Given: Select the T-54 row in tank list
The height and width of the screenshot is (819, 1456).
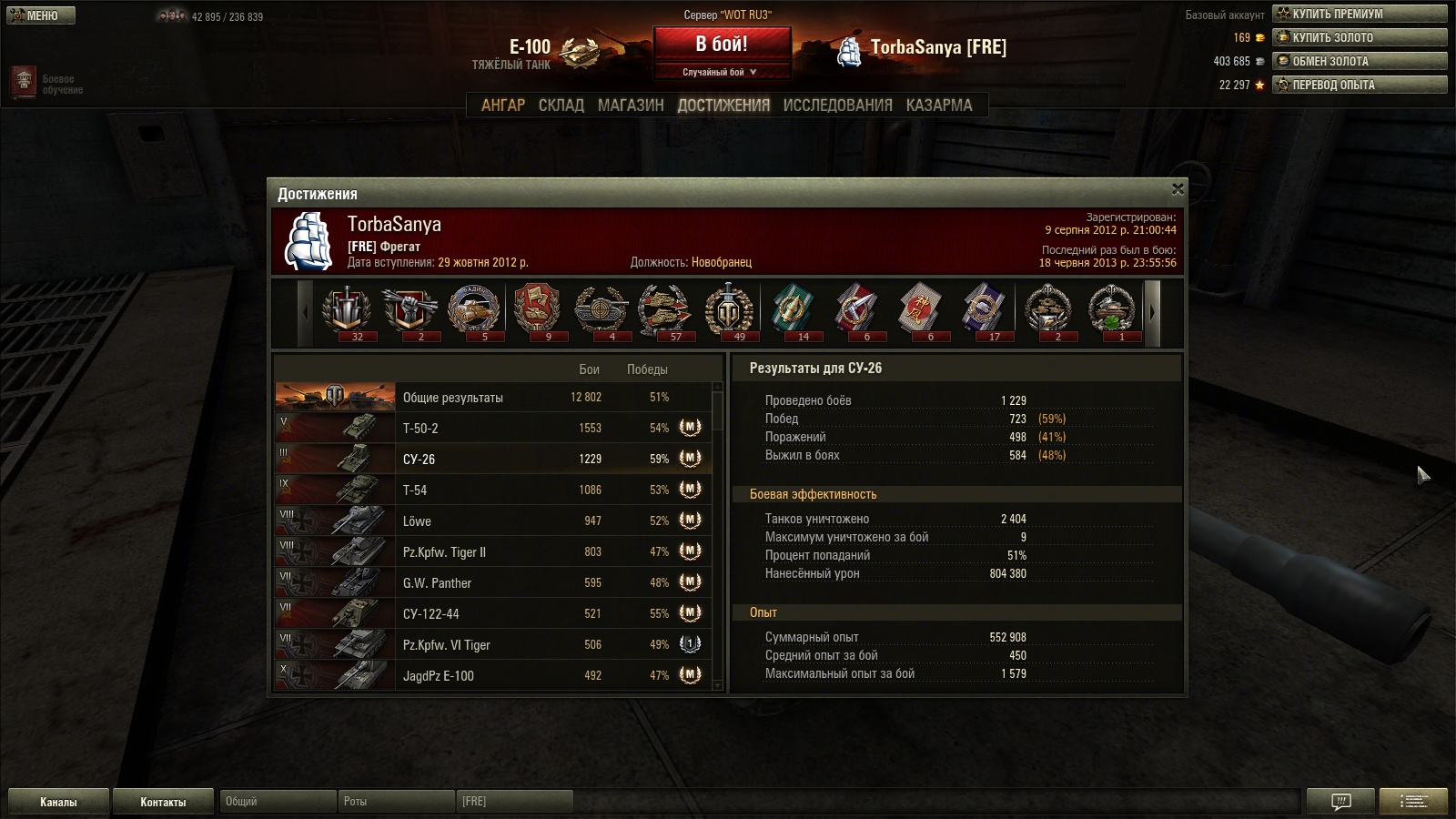Looking at the screenshot, I should (491, 490).
